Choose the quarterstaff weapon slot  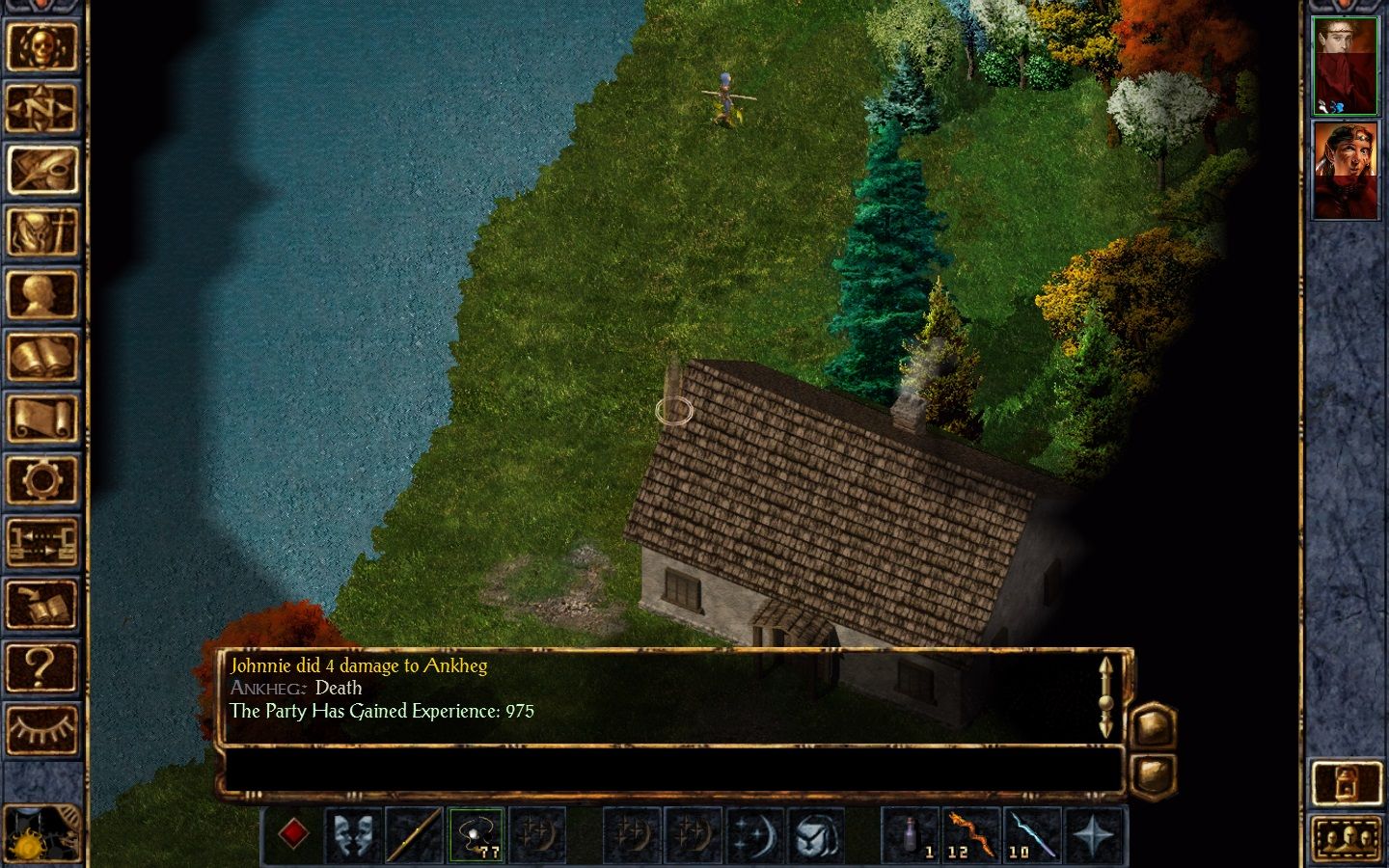click(x=415, y=834)
